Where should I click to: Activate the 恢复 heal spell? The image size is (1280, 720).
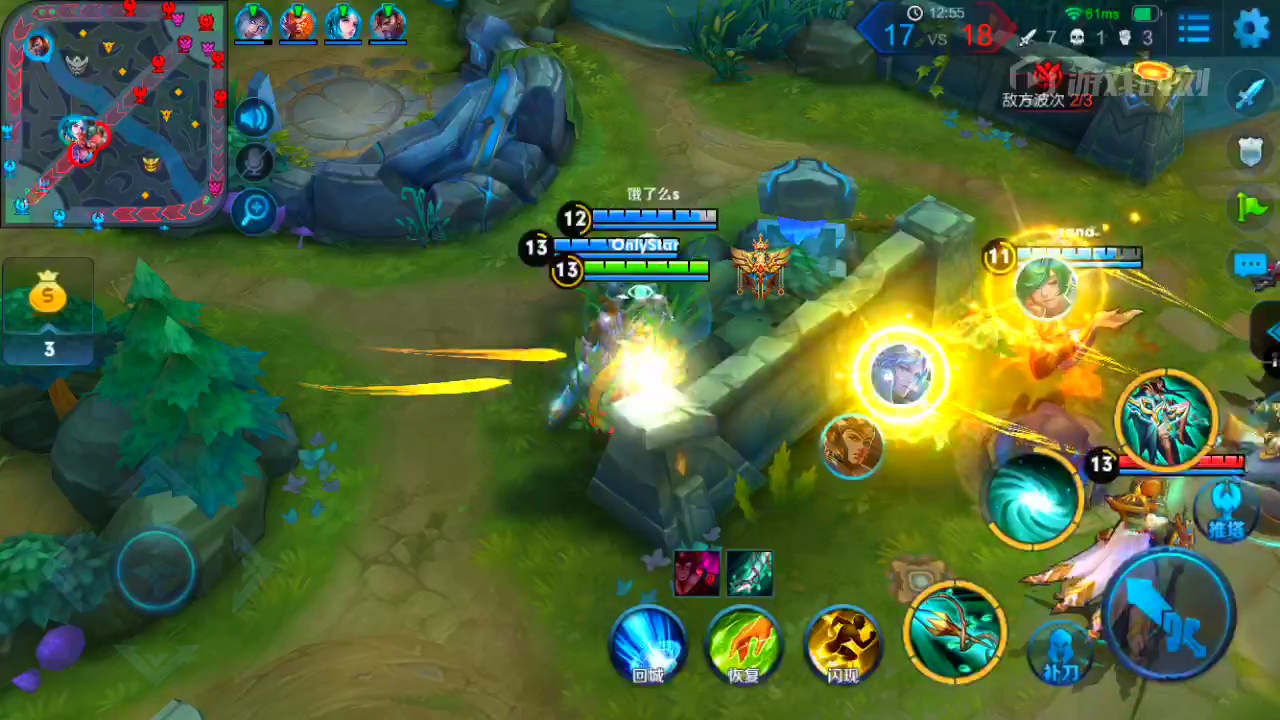tap(743, 644)
